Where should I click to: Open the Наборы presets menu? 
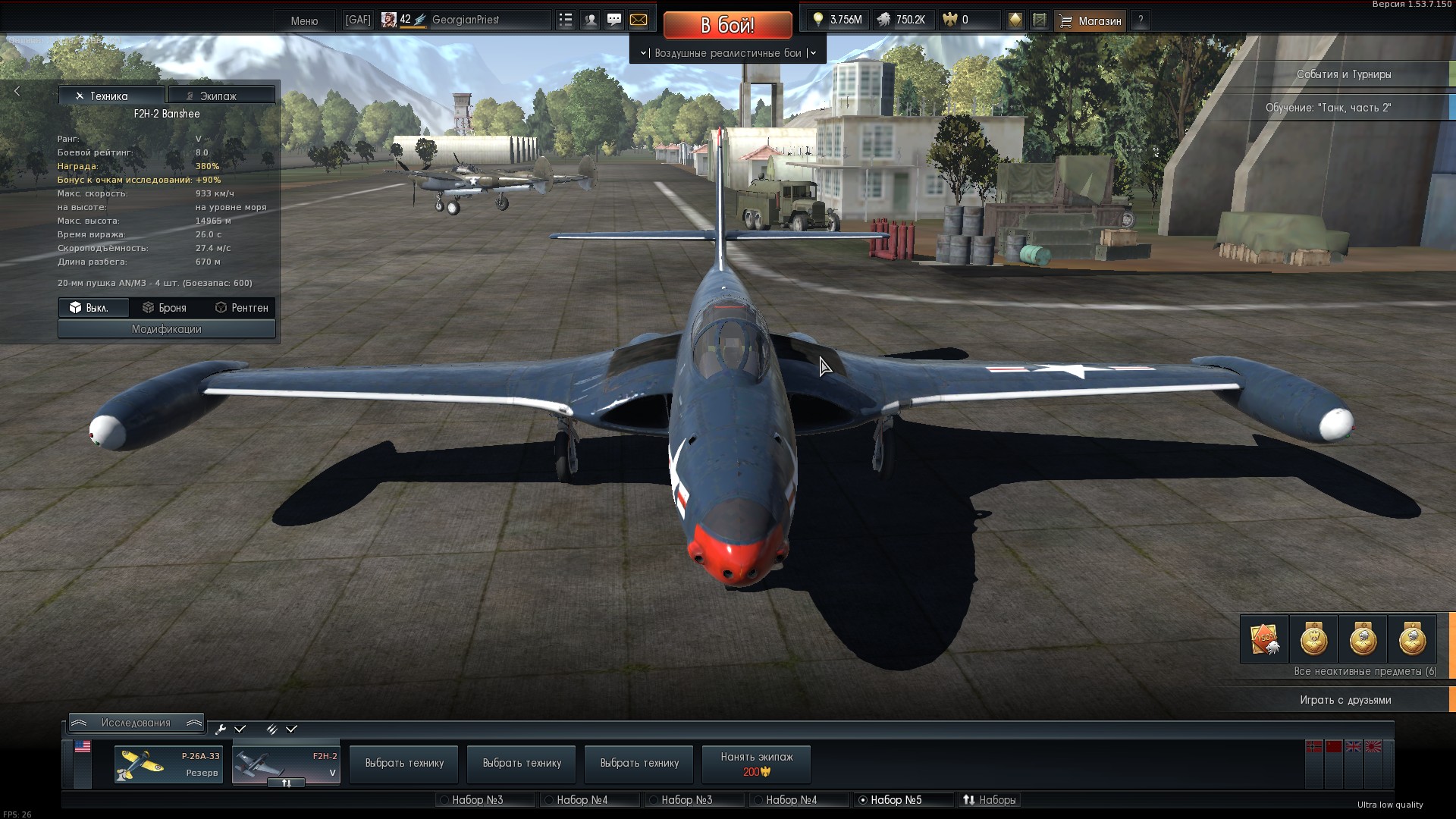[990, 800]
